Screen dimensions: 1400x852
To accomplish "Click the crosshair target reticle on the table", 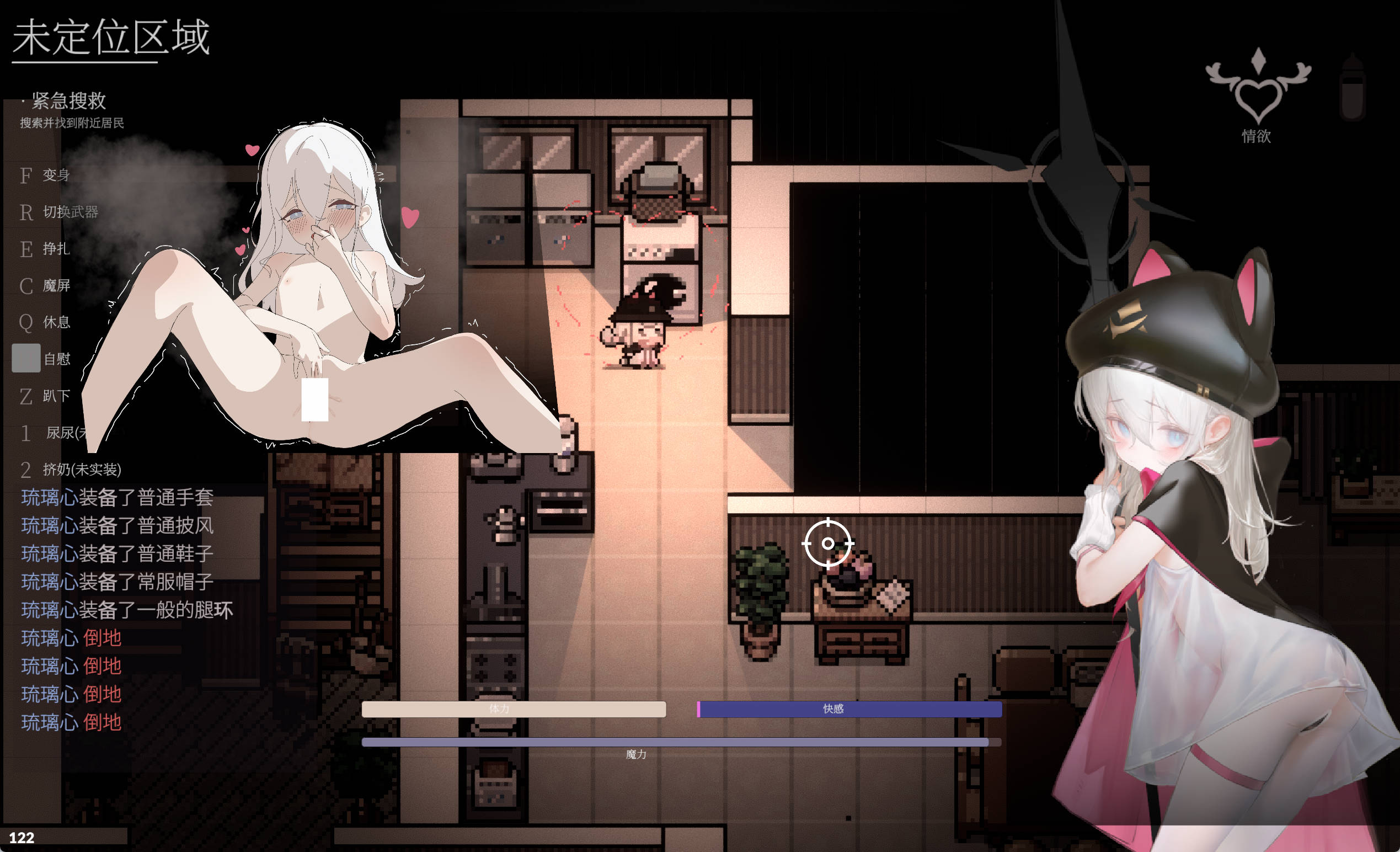I will 827,544.
